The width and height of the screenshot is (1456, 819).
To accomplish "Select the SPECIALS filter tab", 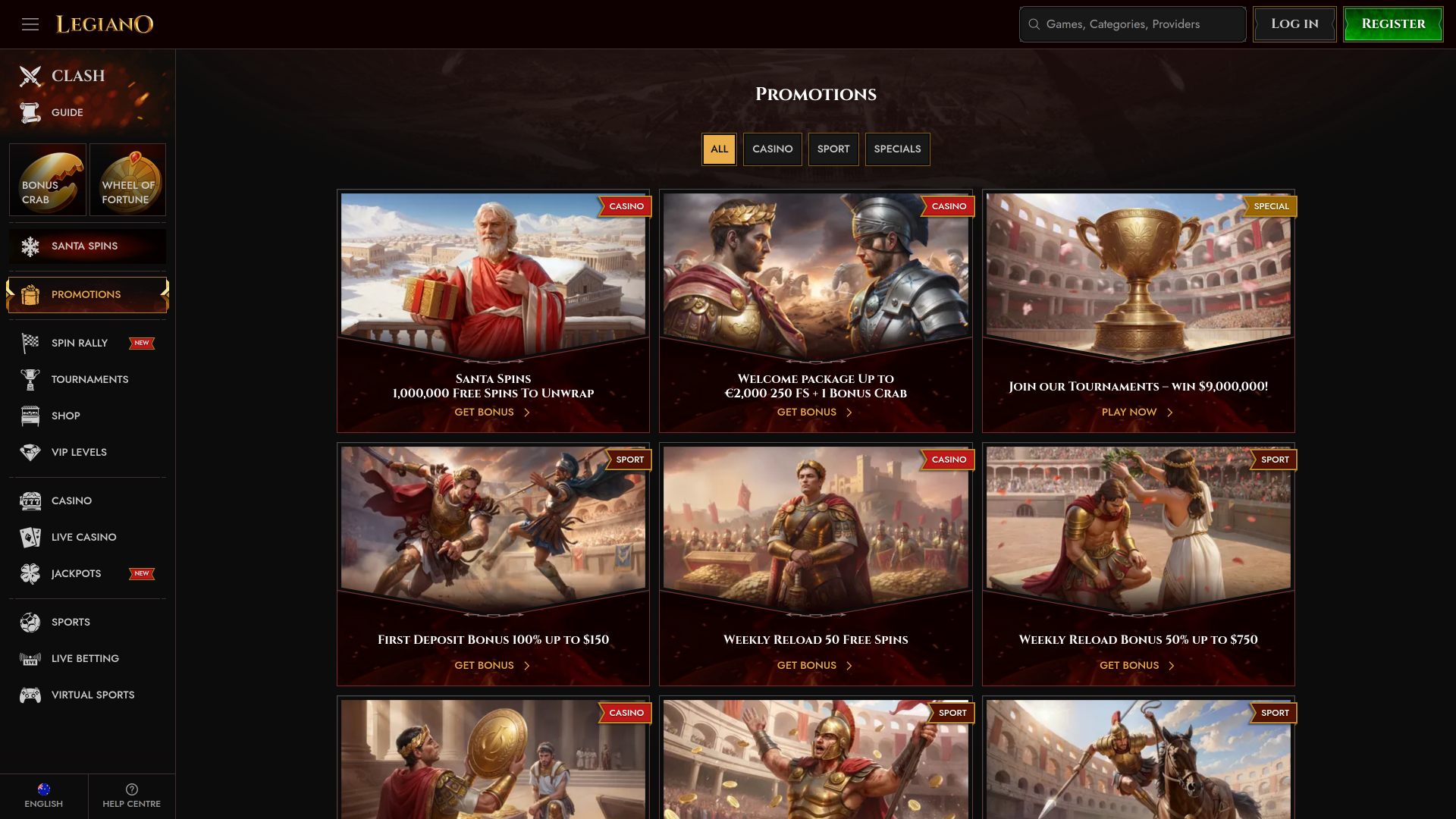I will tap(897, 149).
